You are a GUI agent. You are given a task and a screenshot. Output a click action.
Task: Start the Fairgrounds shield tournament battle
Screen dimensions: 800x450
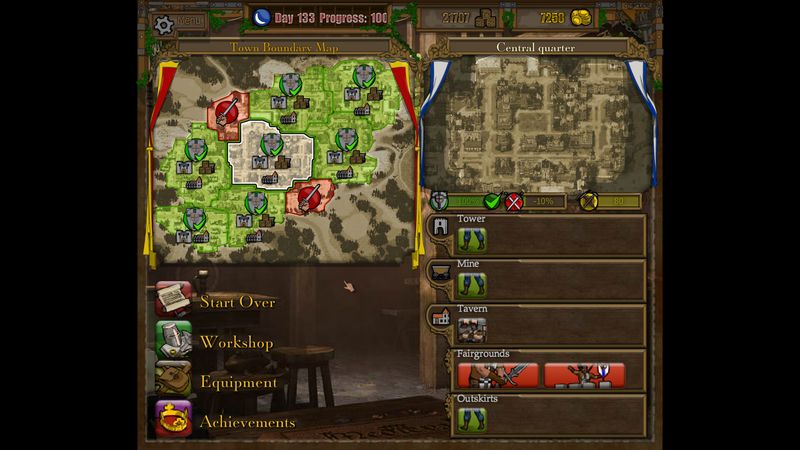coord(585,375)
